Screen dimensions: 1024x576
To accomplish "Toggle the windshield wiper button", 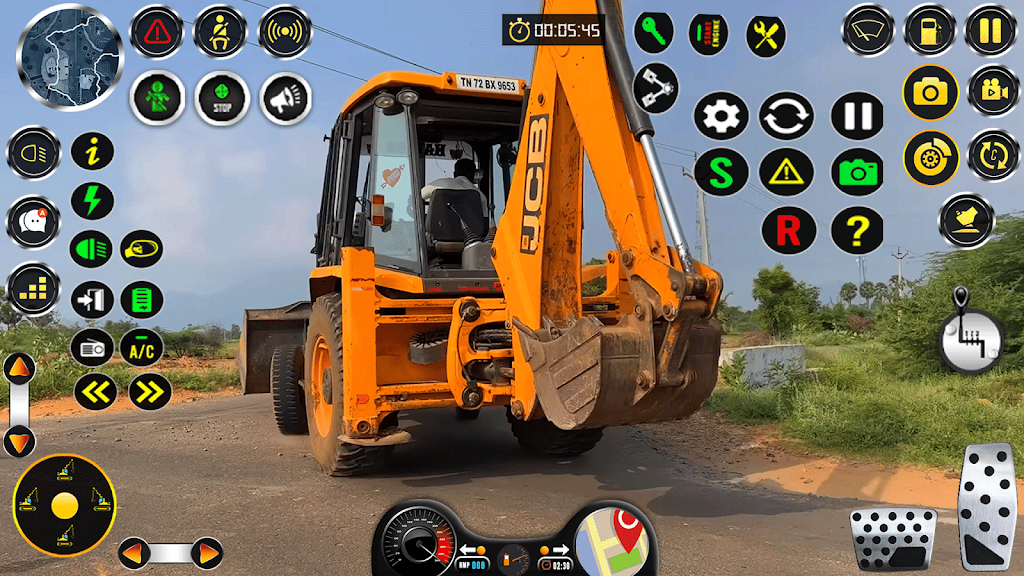I will [x=867, y=31].
